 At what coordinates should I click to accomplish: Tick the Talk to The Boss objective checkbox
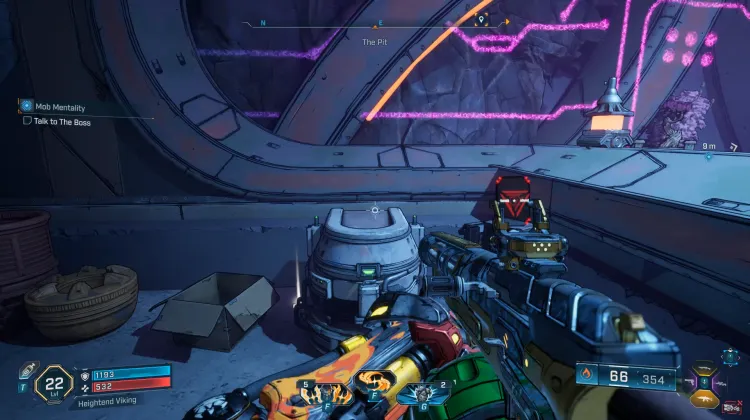[27, 120]
